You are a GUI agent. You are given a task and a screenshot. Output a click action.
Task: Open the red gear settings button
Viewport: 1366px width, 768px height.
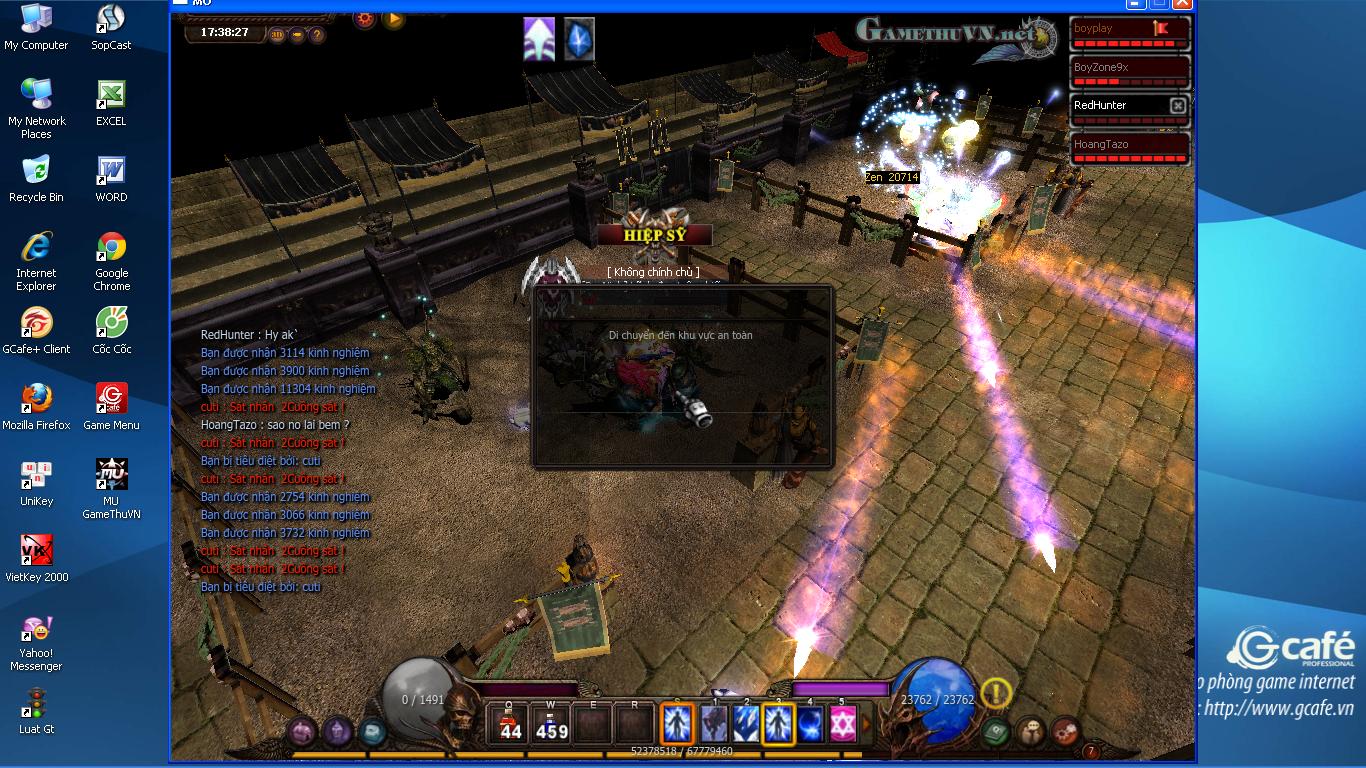tap(364, 18)
